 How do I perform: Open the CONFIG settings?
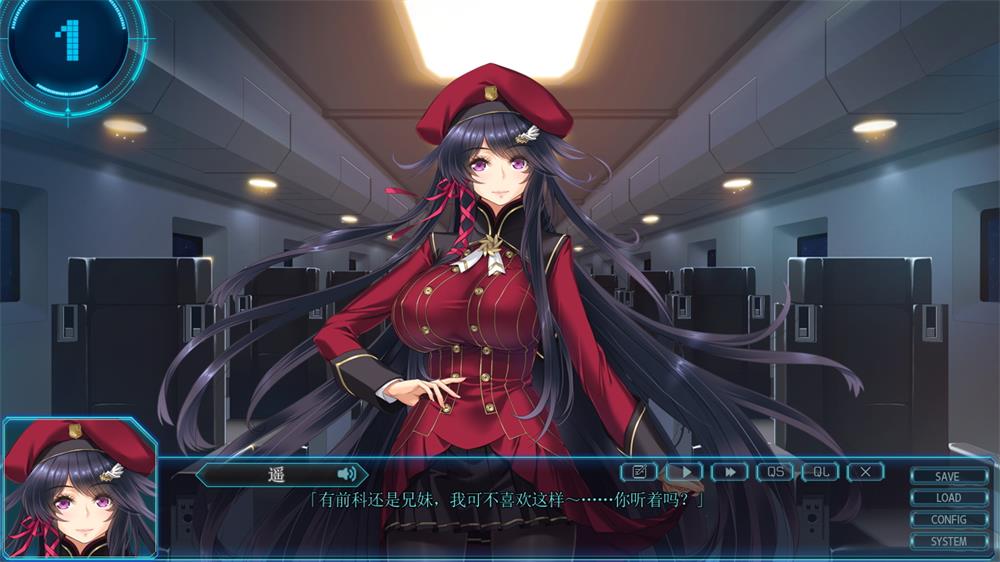click(947, 520)
